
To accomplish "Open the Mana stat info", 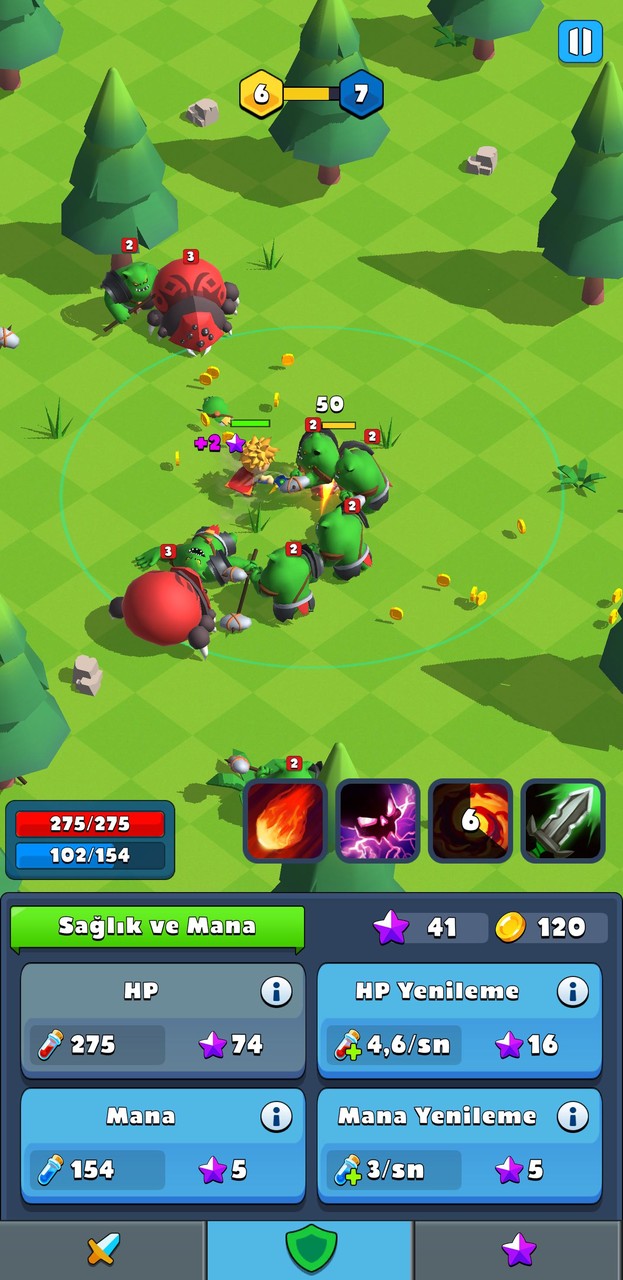I will click(276, 1116).
